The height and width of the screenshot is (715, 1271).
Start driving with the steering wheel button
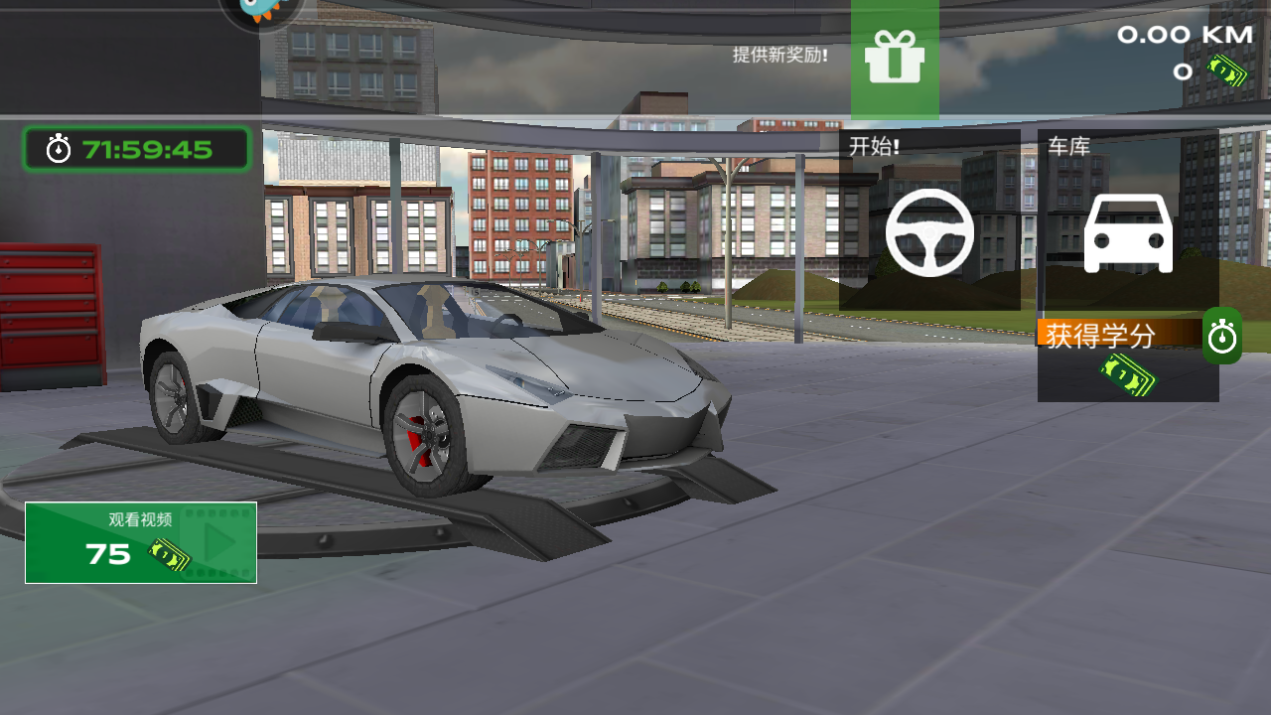pyautogui.click(x=929, y=232)
